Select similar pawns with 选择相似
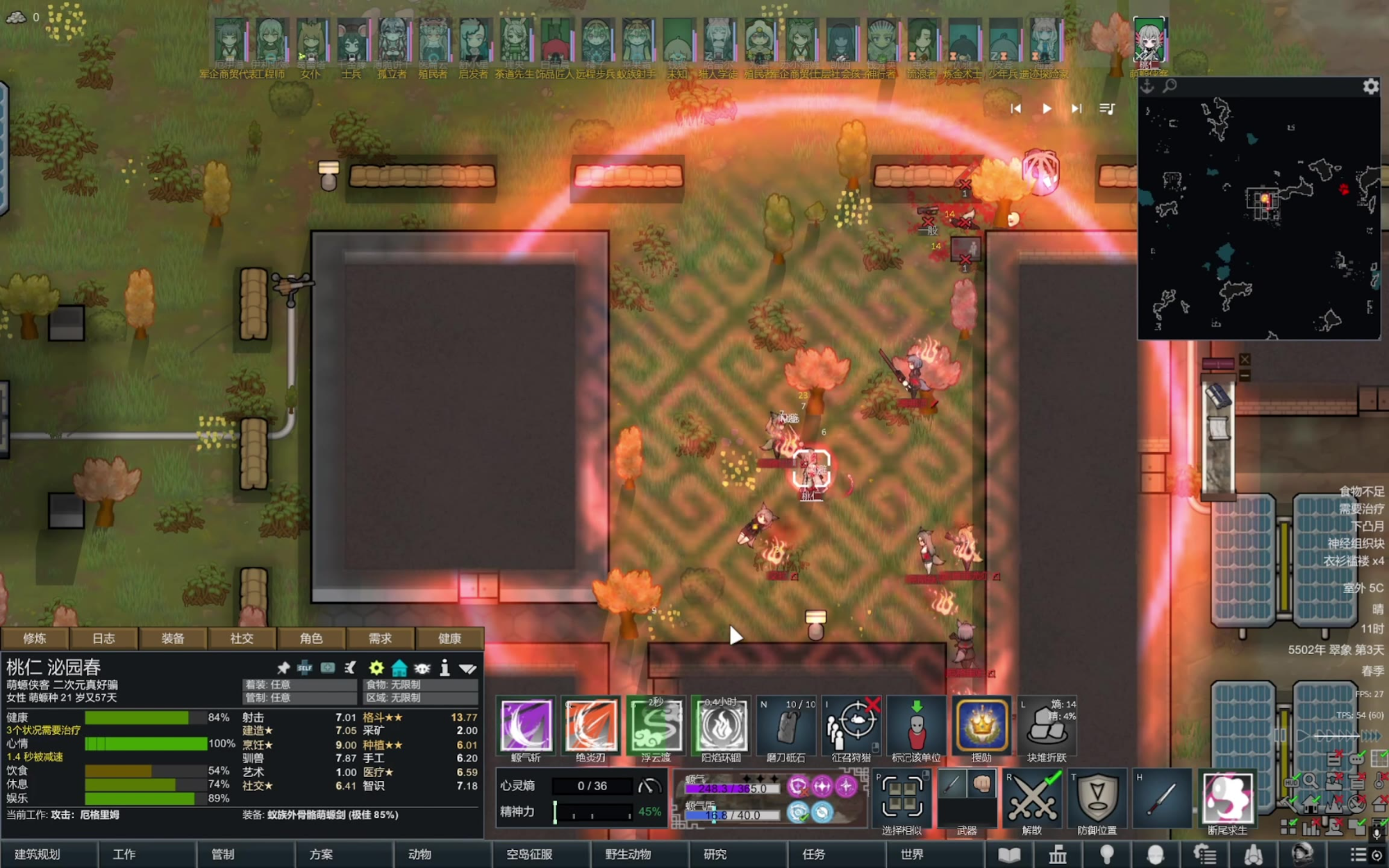The width and height of the screenshot is (1389, 868). tap(901, 799)
